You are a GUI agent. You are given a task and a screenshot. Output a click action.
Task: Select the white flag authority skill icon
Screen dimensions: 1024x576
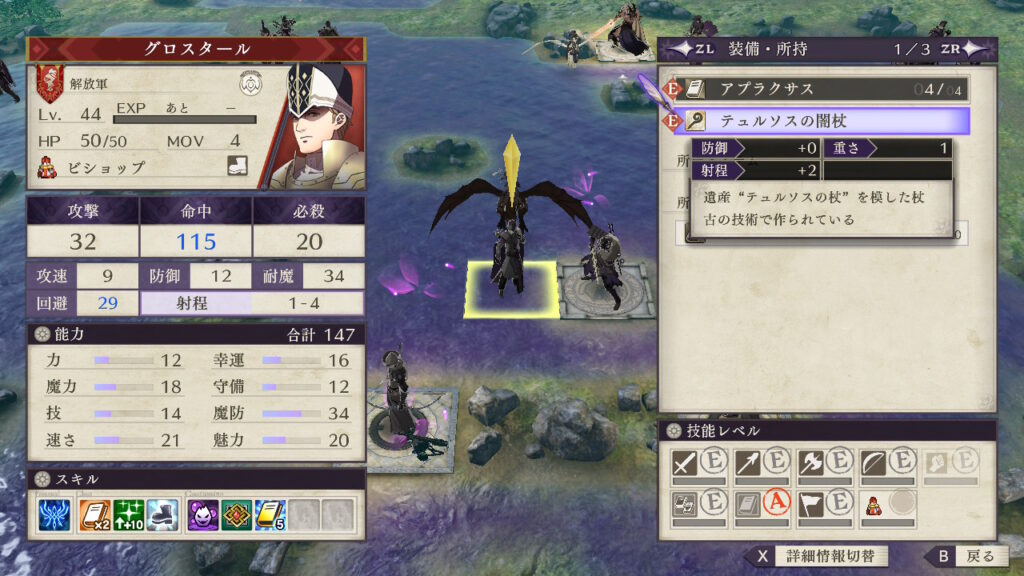[x=810, y=504]
